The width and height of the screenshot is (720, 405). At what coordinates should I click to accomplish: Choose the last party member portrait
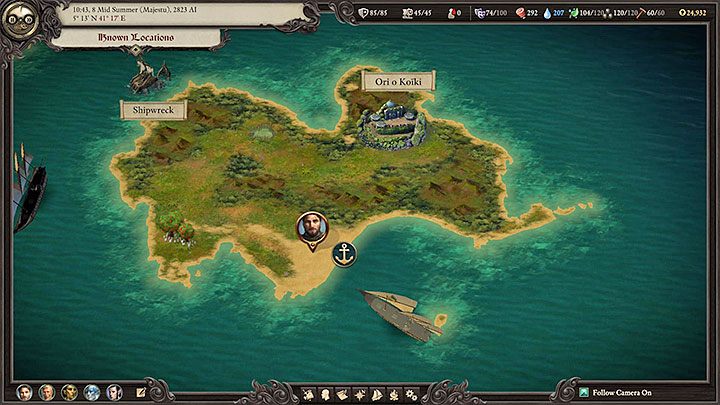(115, 392)
